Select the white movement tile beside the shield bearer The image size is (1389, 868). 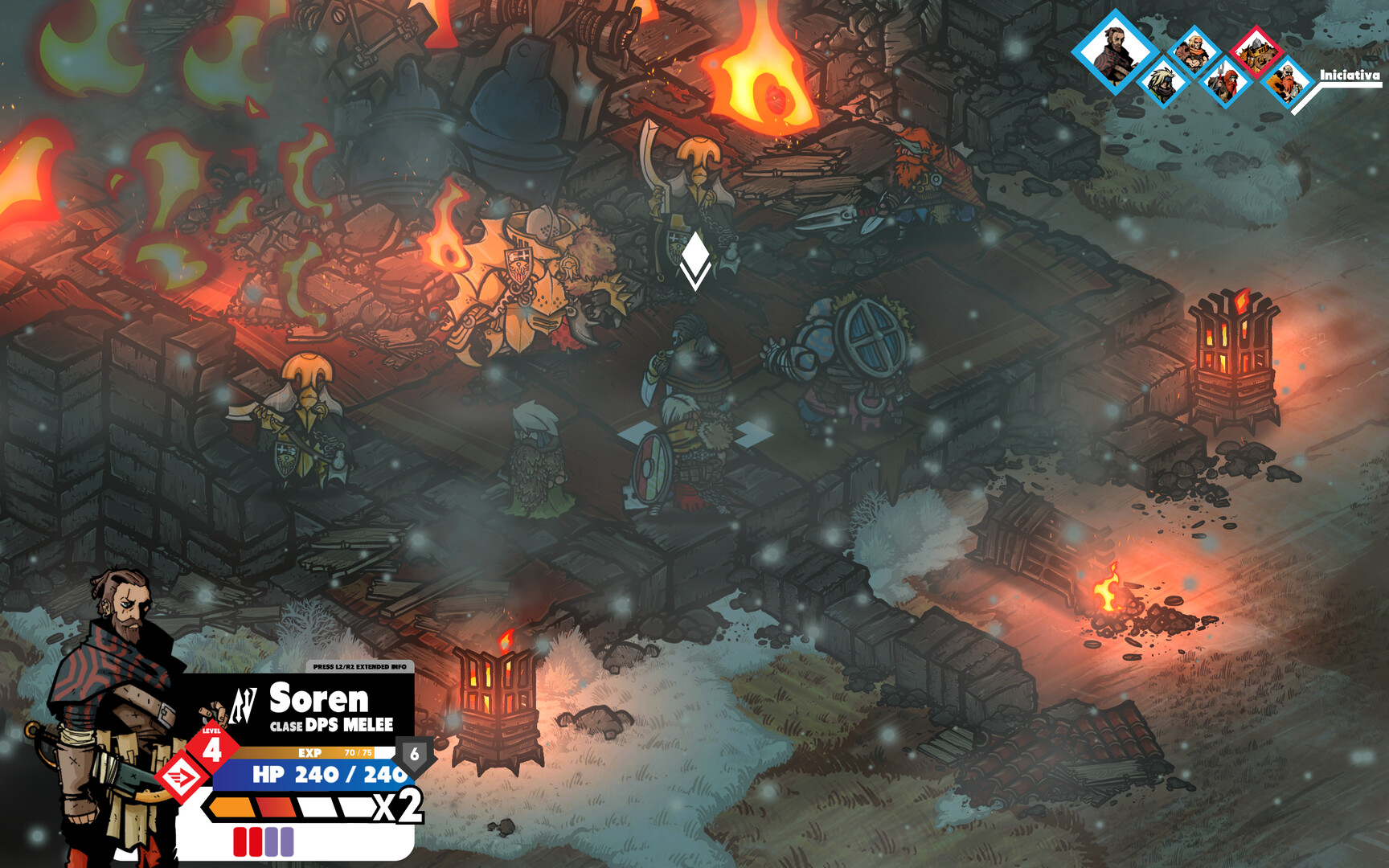coord(754,435)
